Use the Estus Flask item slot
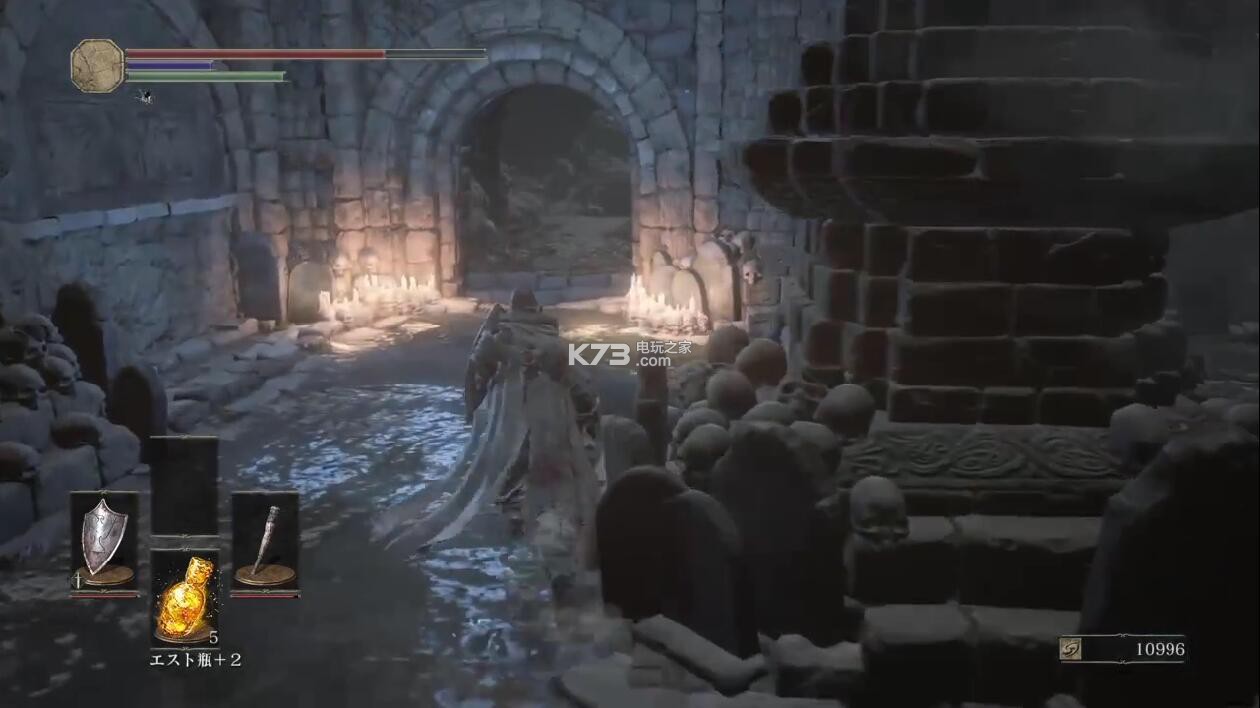The image size is (1260, 708). pyautogui.click(x=184, y=597)
